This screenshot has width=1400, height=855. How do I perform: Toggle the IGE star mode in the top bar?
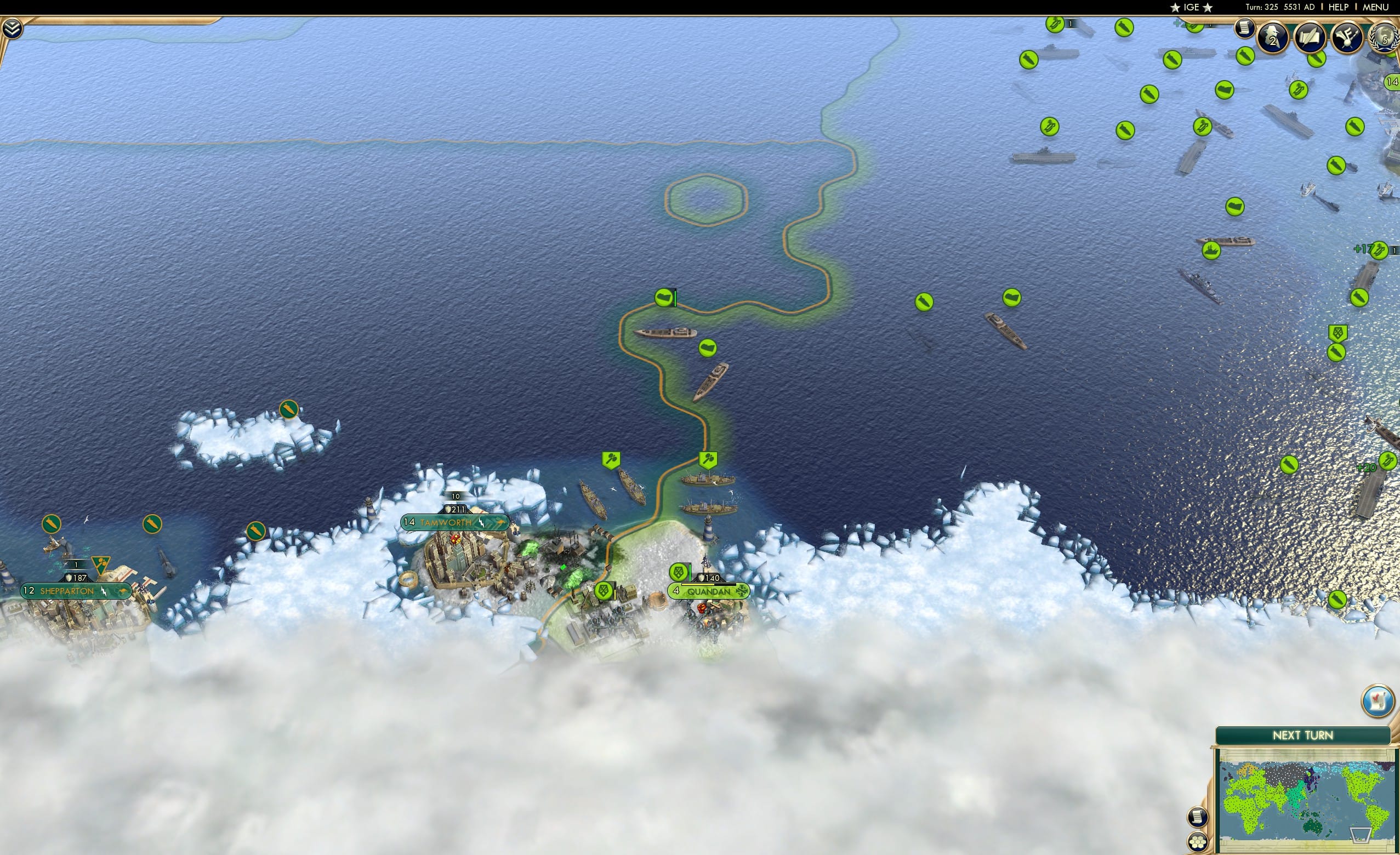coord(1191,7)
